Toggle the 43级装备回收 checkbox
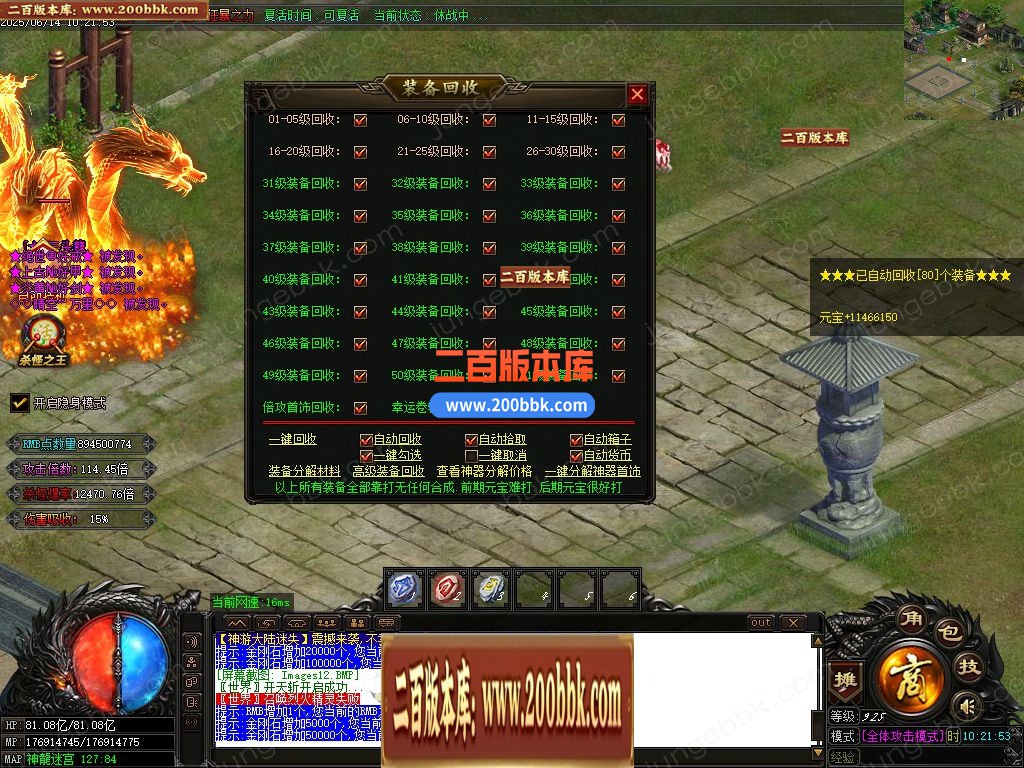Viewport: 1024px width, 768px height. (x=360, y=312)
